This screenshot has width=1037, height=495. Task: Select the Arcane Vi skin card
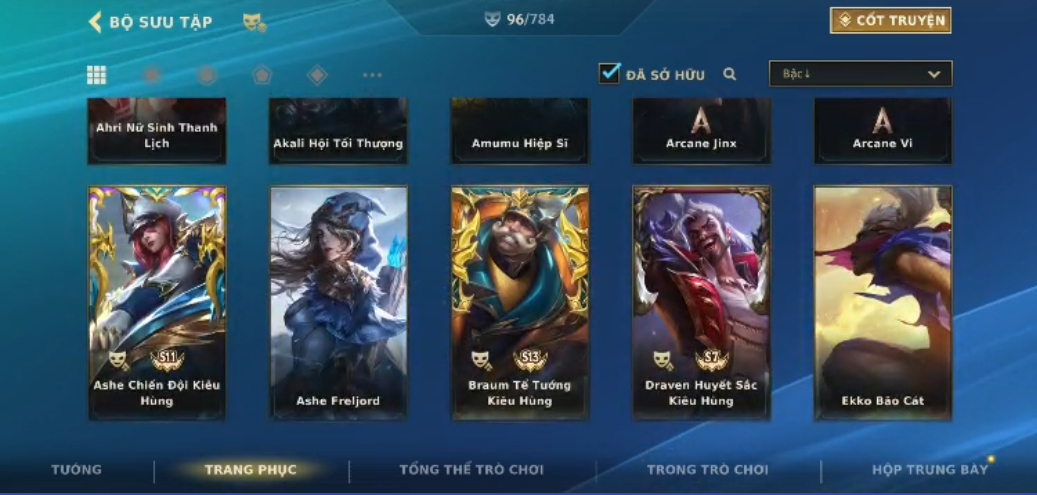pos(882,131)
